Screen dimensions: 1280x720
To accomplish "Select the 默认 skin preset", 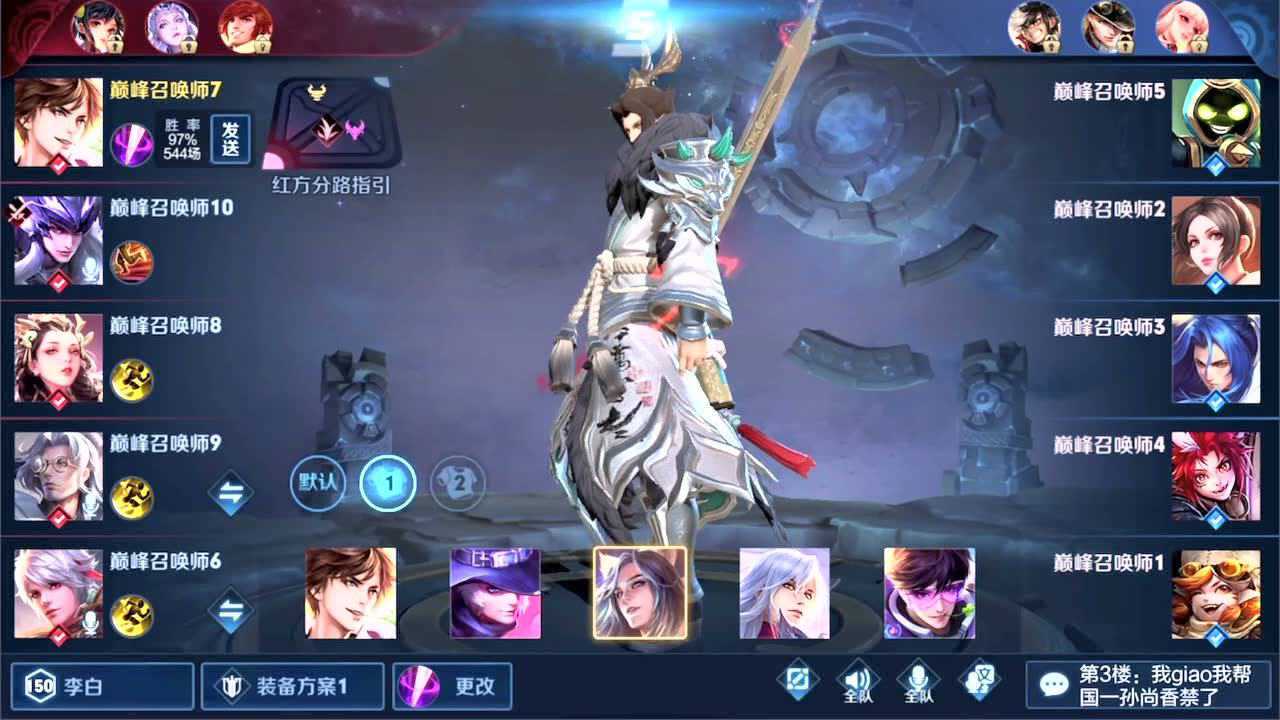I will click(x=317, y=483).
